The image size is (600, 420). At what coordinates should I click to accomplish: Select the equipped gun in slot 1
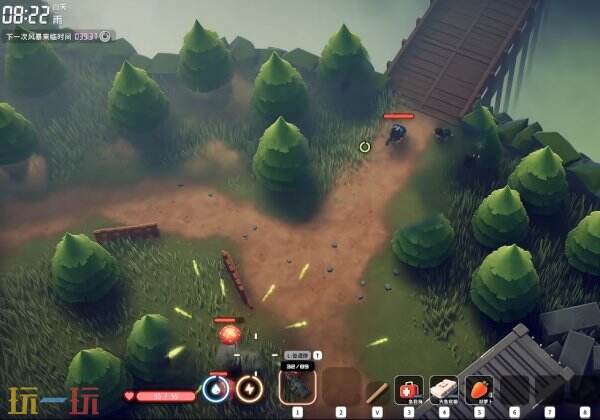pos(297,385)
